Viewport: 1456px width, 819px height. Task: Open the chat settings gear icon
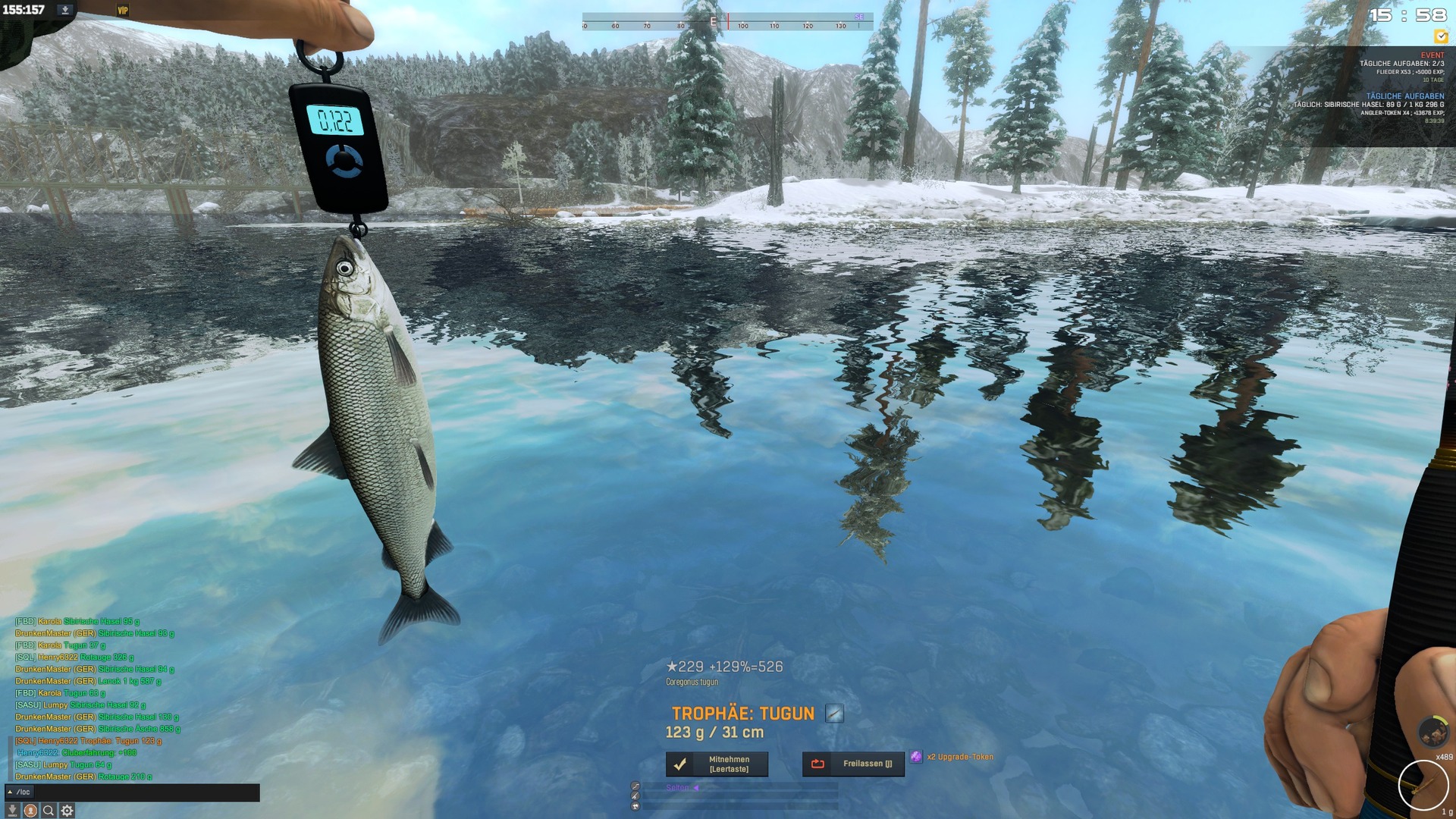[67, 811]
